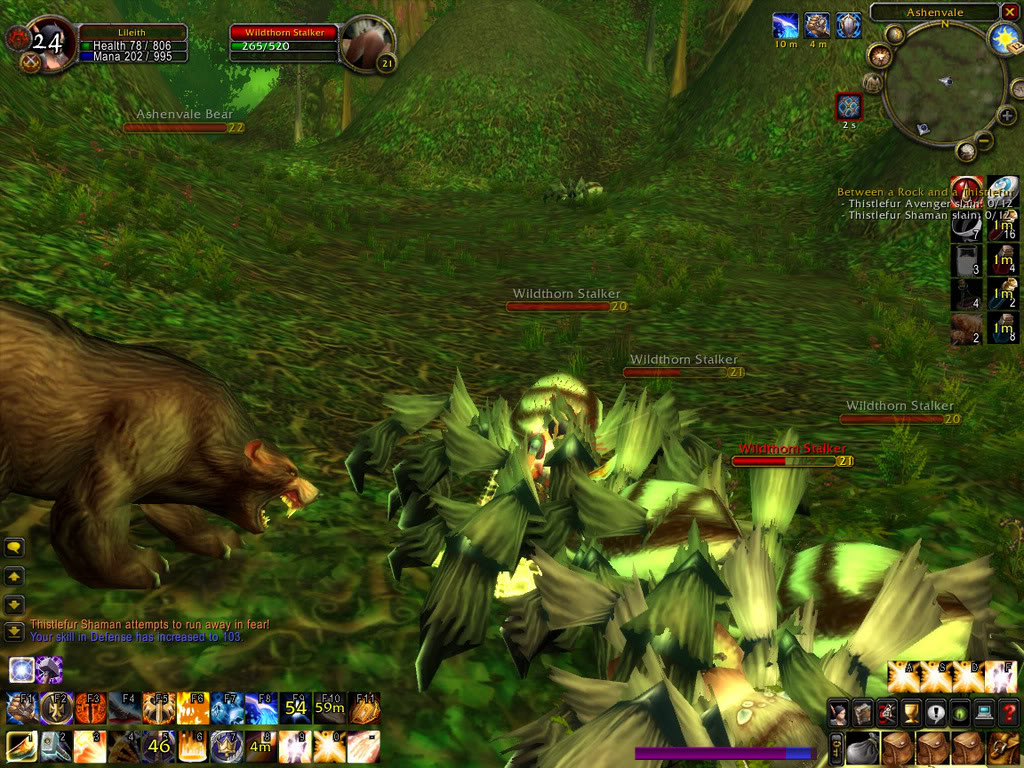Click the Lileith player portrait
The image size is (1024, 768).
pyautogui.click(x=50, y=43)
